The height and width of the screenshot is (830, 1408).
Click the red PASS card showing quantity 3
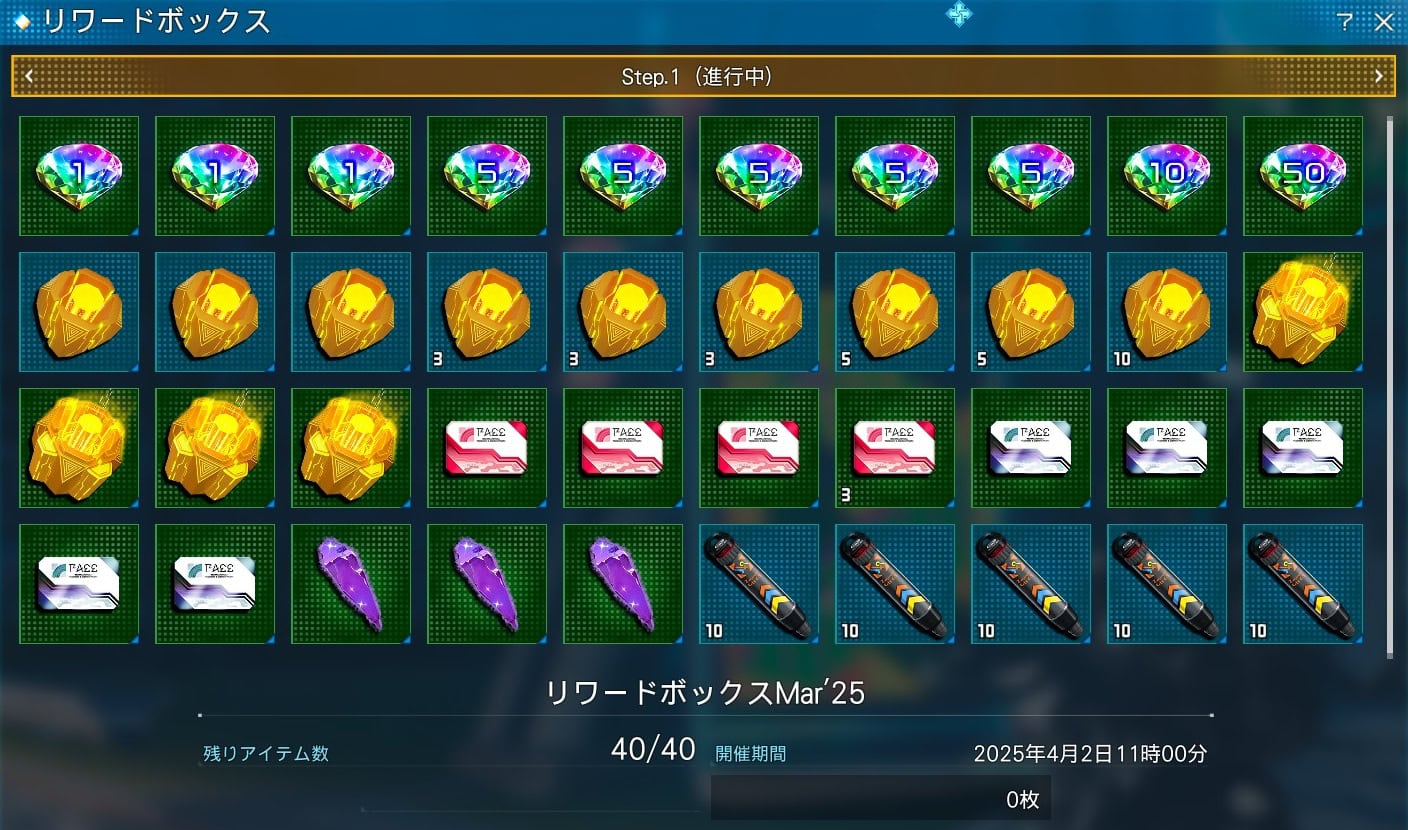pyautogui.click(x=894, y=447)
